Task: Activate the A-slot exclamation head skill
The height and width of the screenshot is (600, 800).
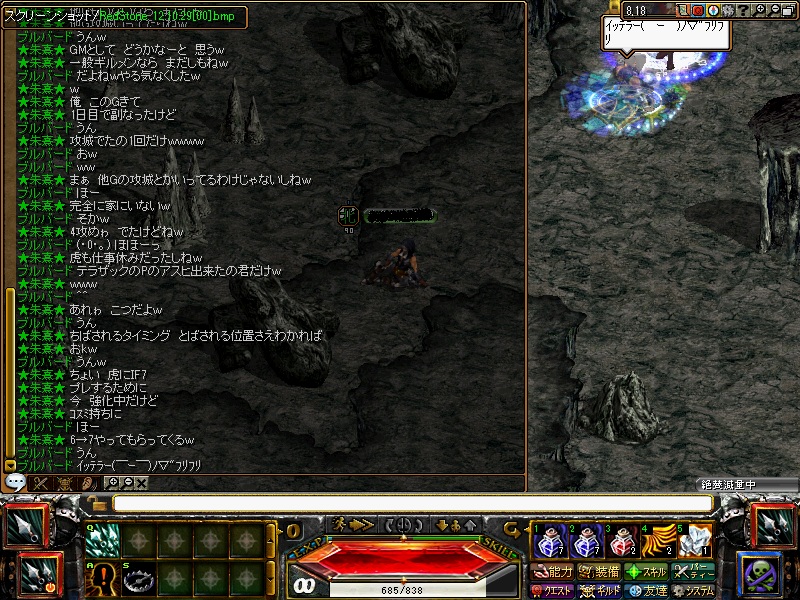Action: [x=101, y=579]
